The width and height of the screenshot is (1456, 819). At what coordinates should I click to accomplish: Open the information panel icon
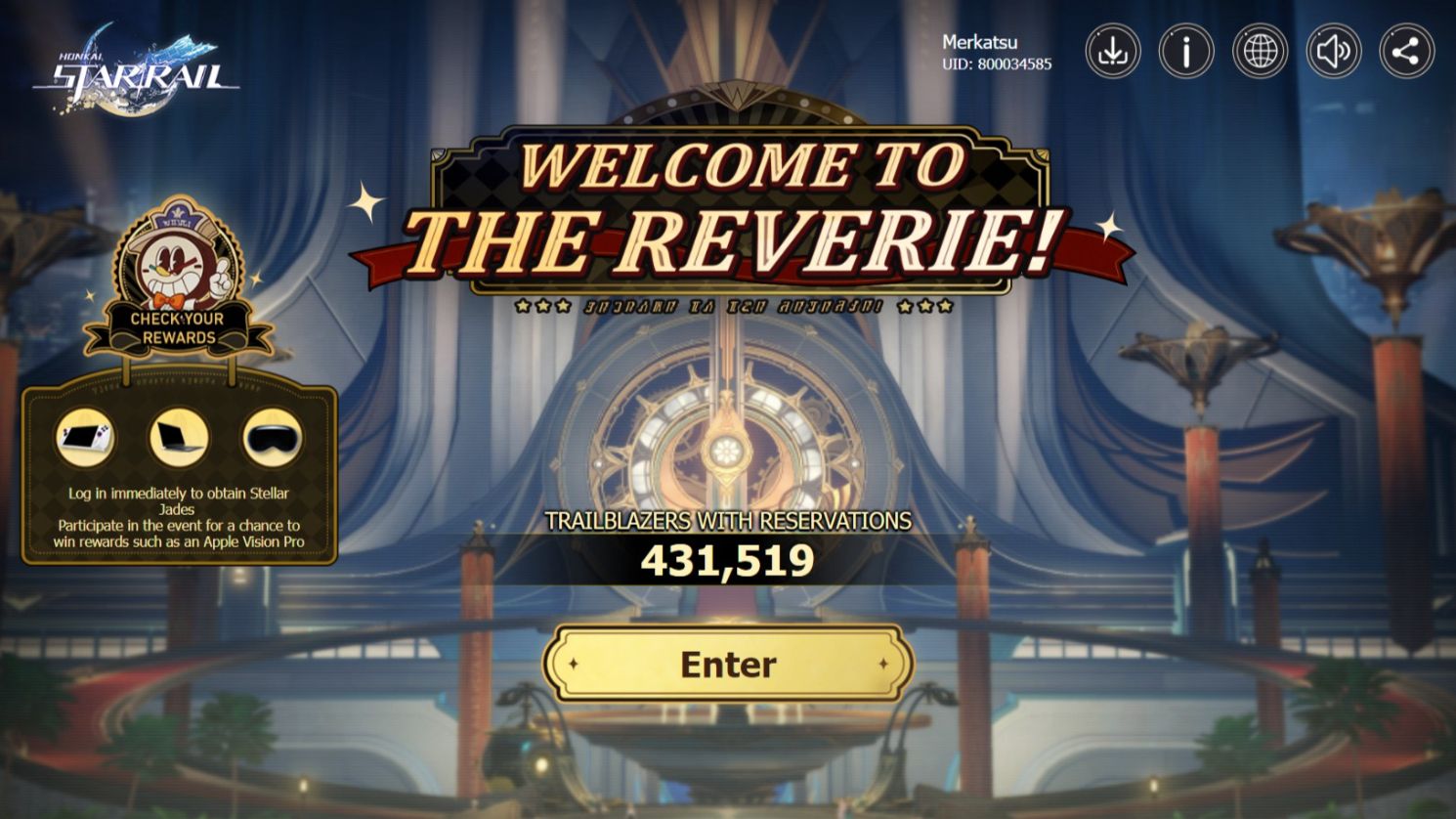(x=1186, y=49)
